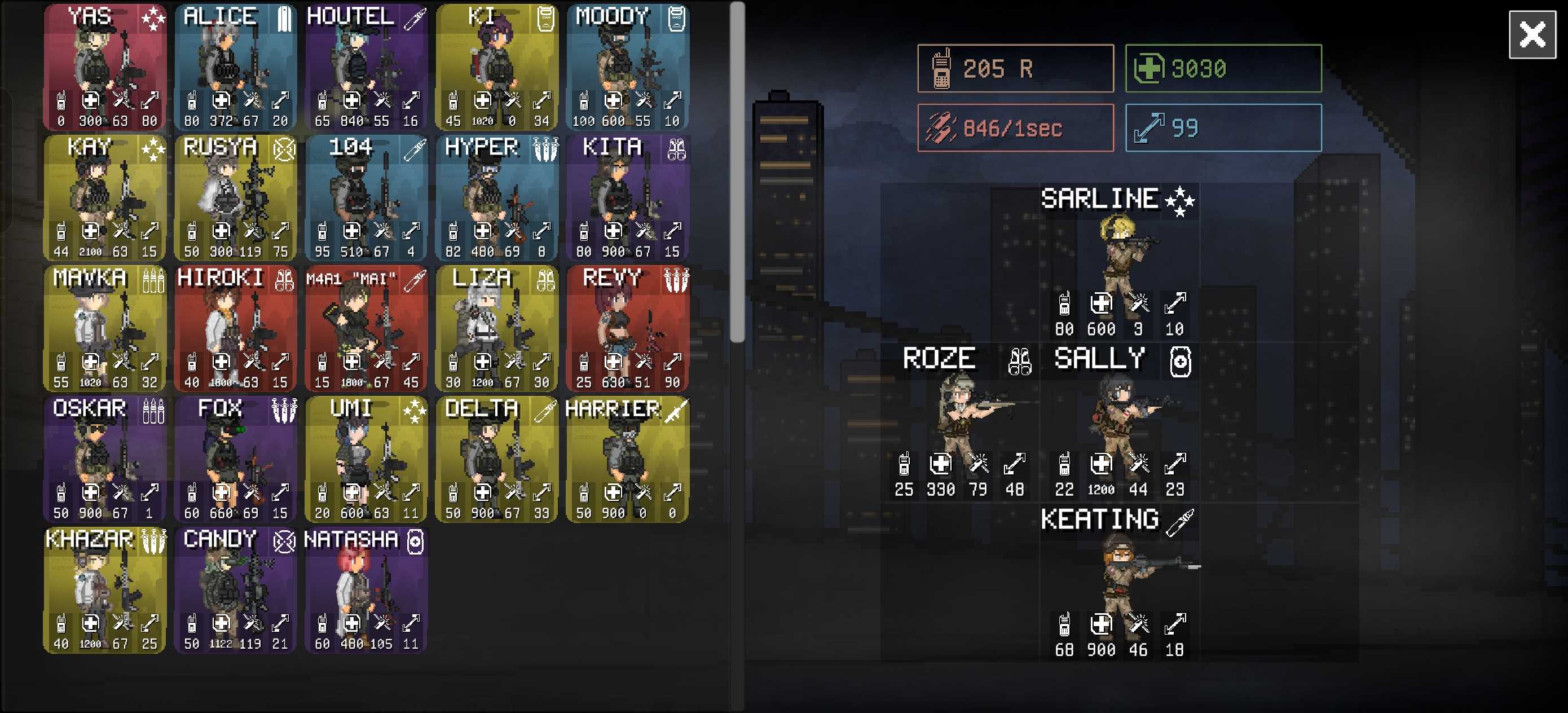Image resolution: width=1568 pixels, height=713 pixels.
Task: Choose the M4A1 "MAI" card
Action: 367,329
